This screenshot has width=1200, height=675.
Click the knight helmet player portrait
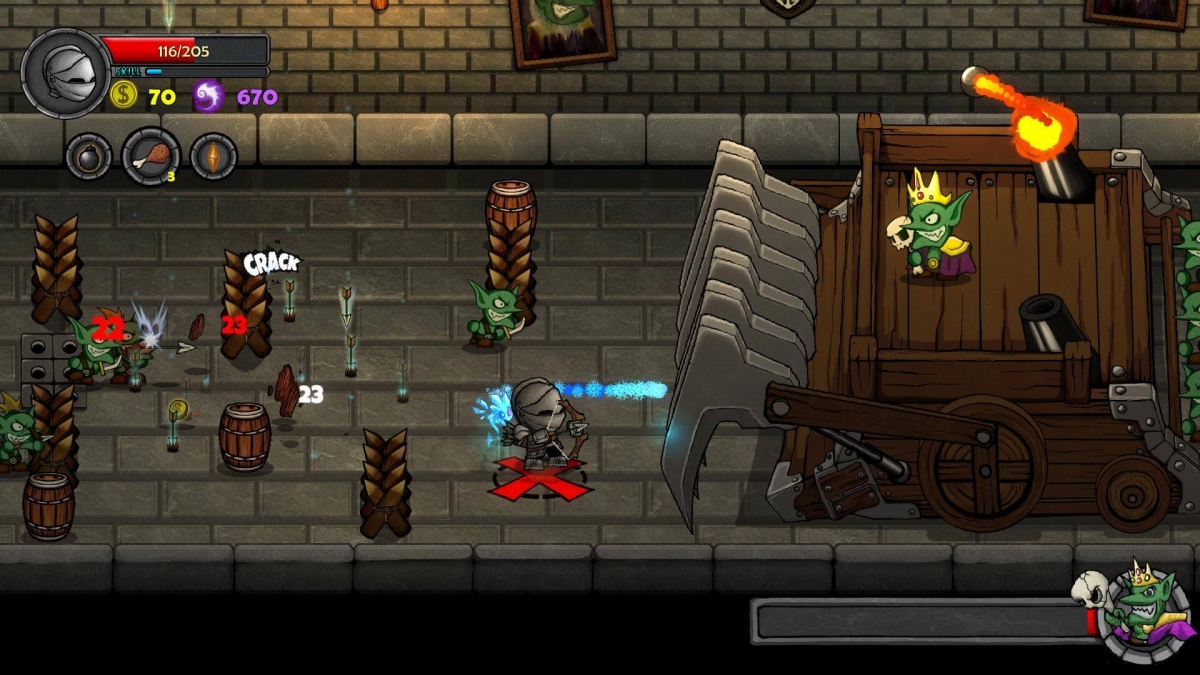pyautogui.click(x=65, y=73)
